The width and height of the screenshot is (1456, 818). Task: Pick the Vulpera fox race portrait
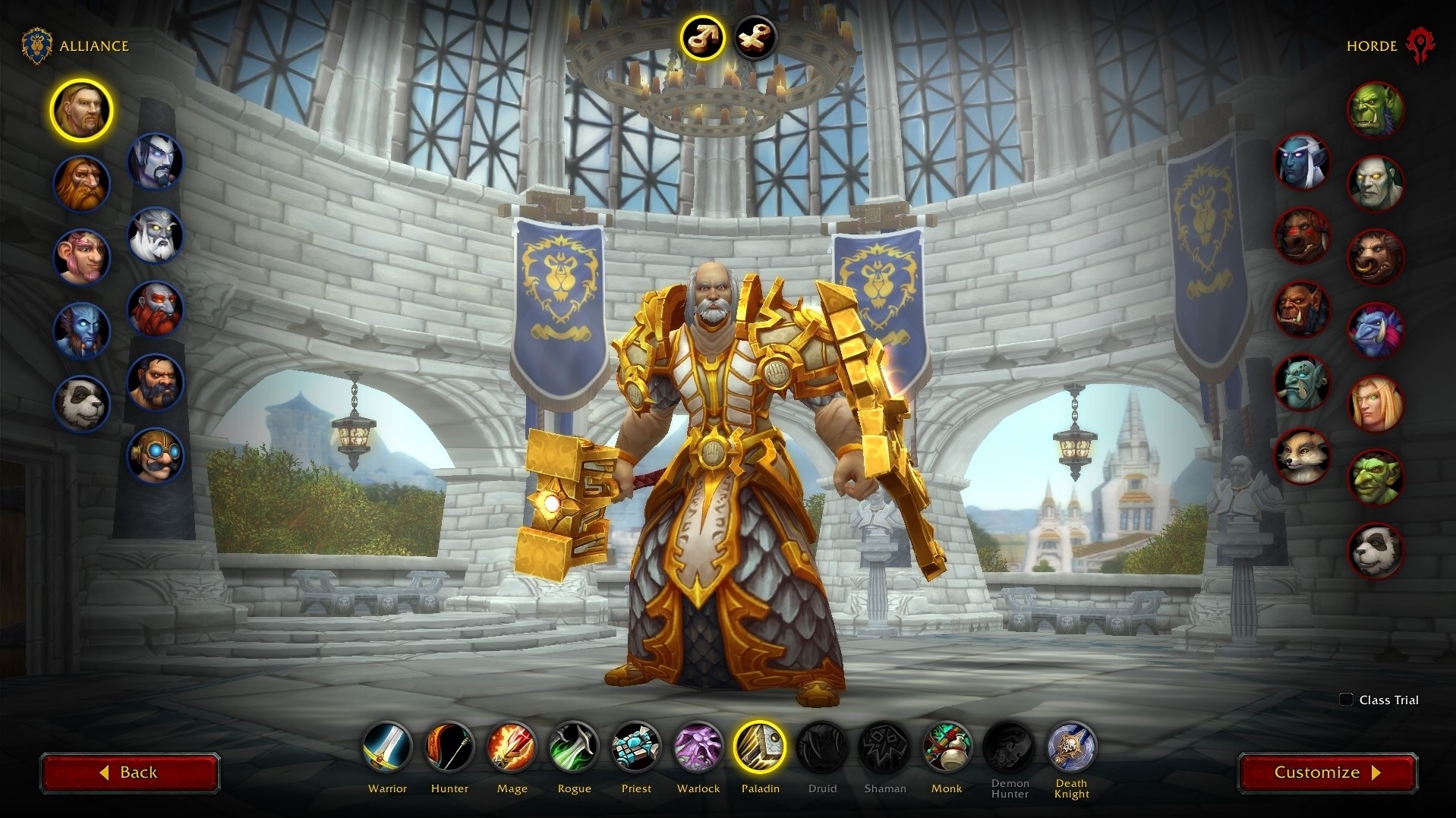tap(1302, 455)
